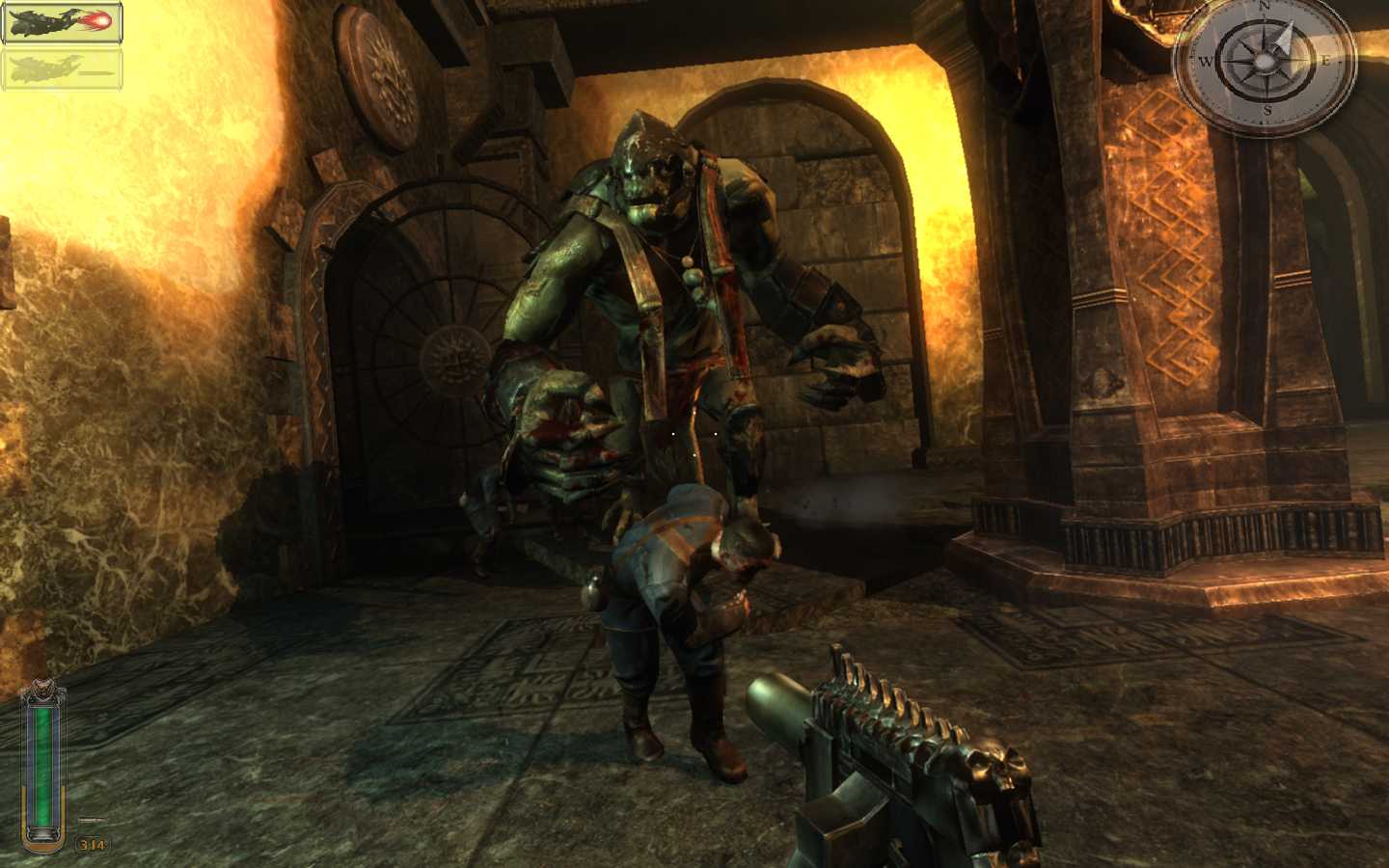Select the active fireball weapon slot

coord(61,24)
